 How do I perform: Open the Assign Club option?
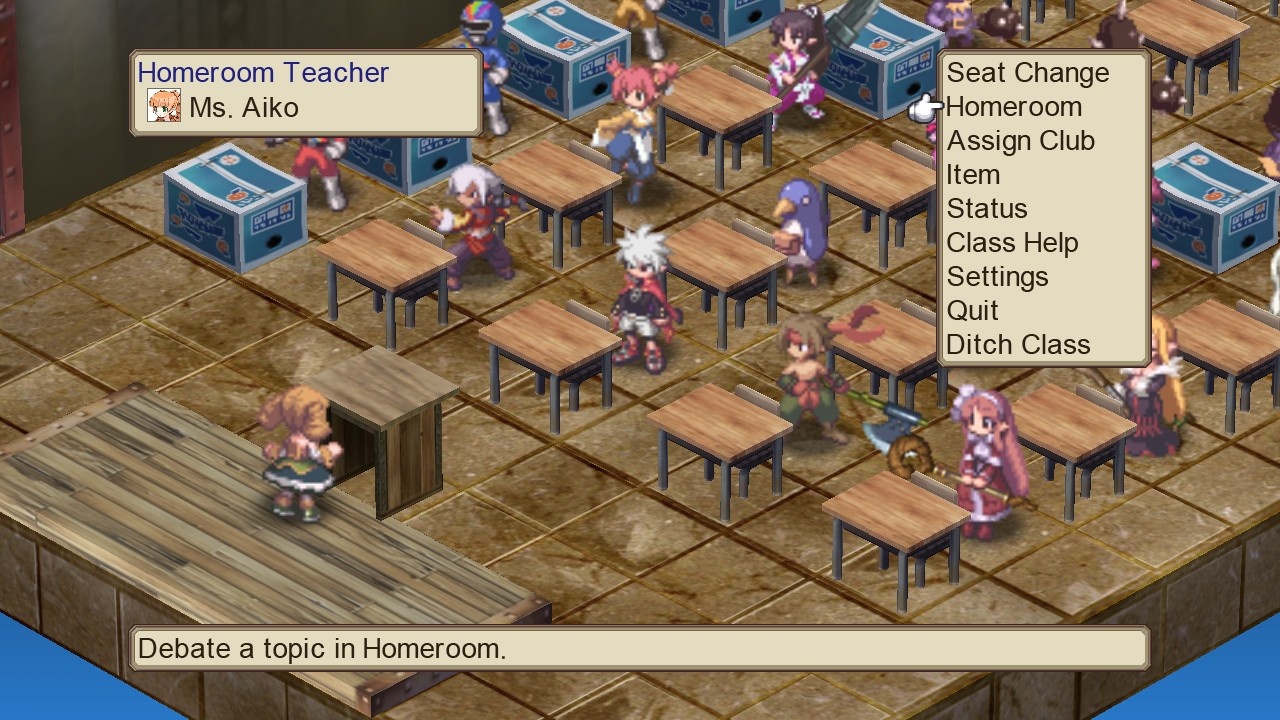tap(1021, 140)
